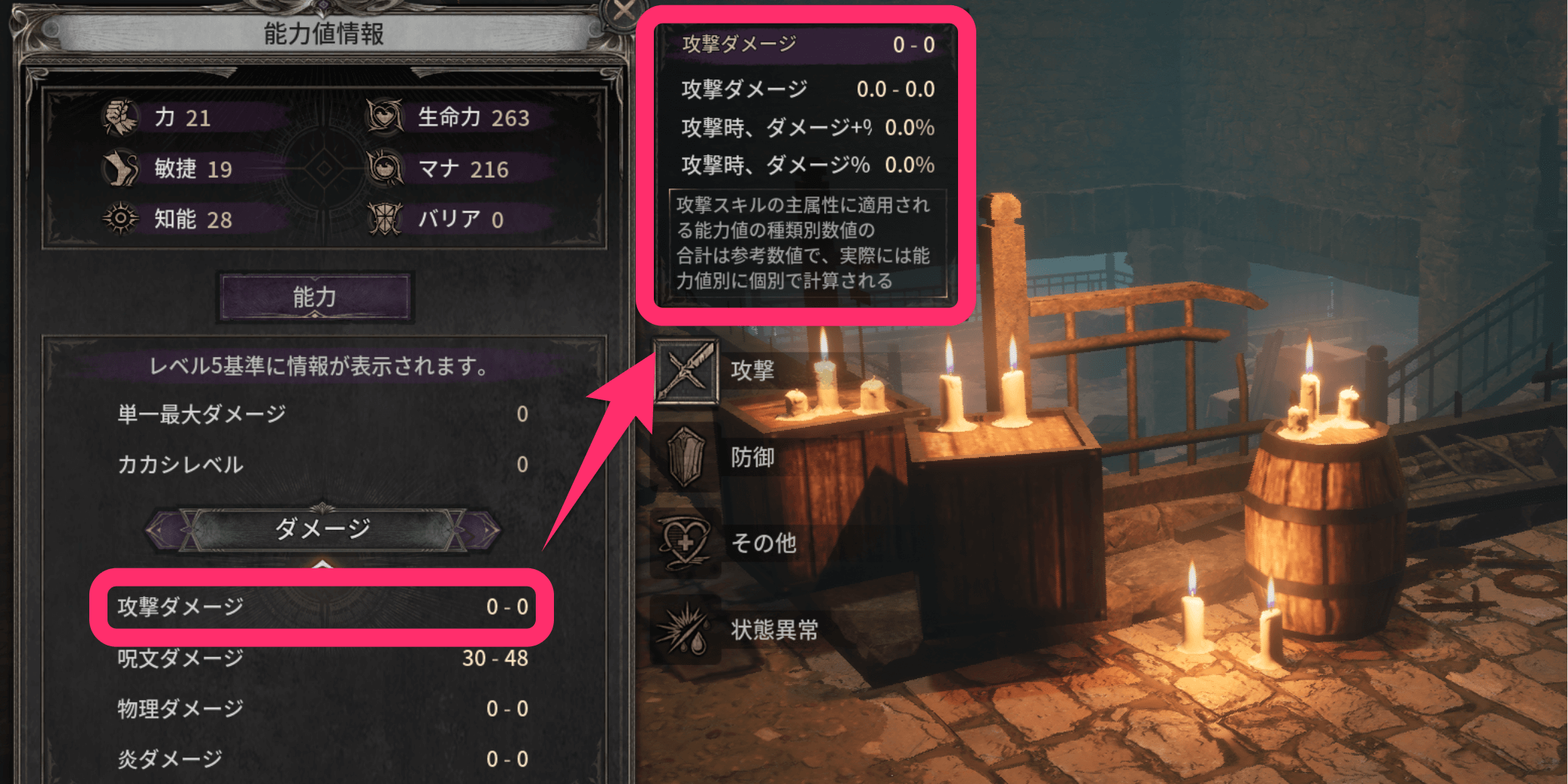Viewport: 1568px width, 784px height.
Task: Select the 攻撃 sword icon
Action: point(687,372)
